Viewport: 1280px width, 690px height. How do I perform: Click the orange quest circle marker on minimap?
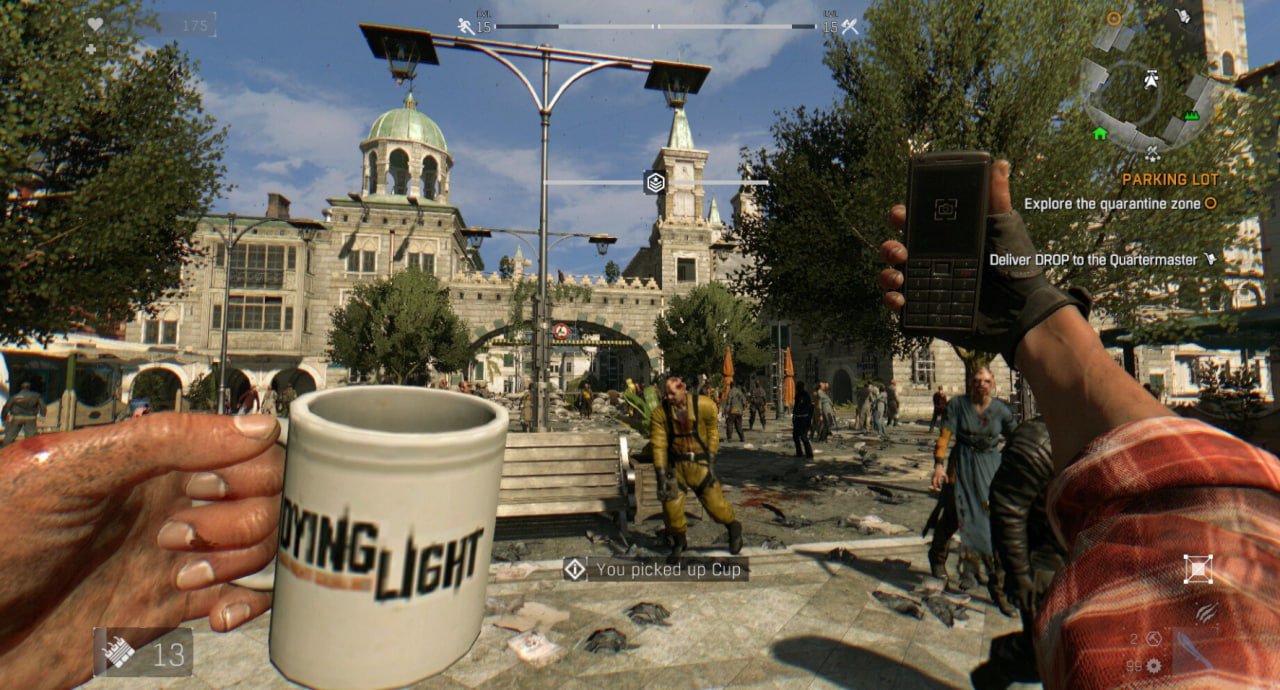point(1114,18)
